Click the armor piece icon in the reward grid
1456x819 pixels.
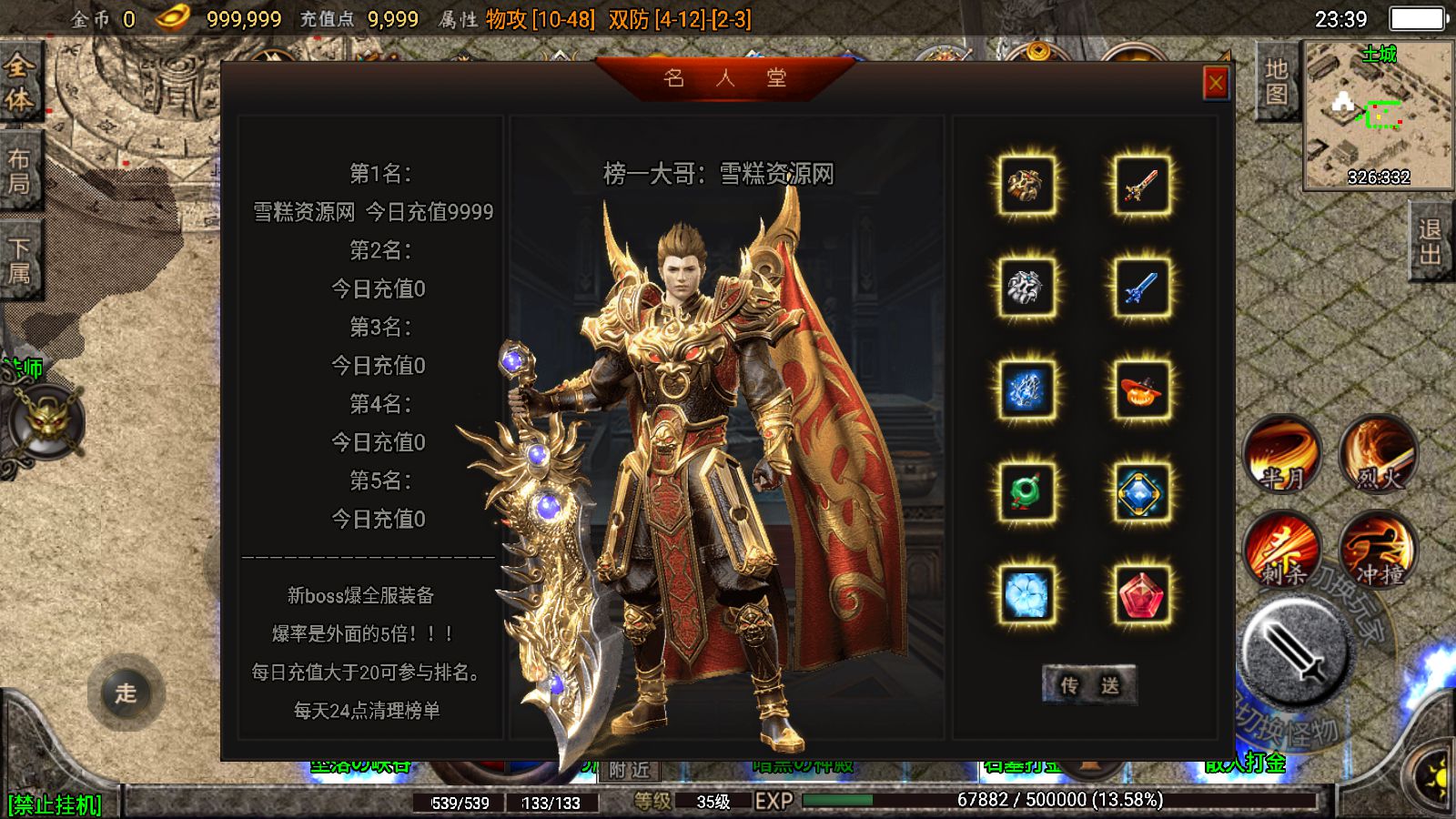pyautogui.click(x=1026, y=182)
